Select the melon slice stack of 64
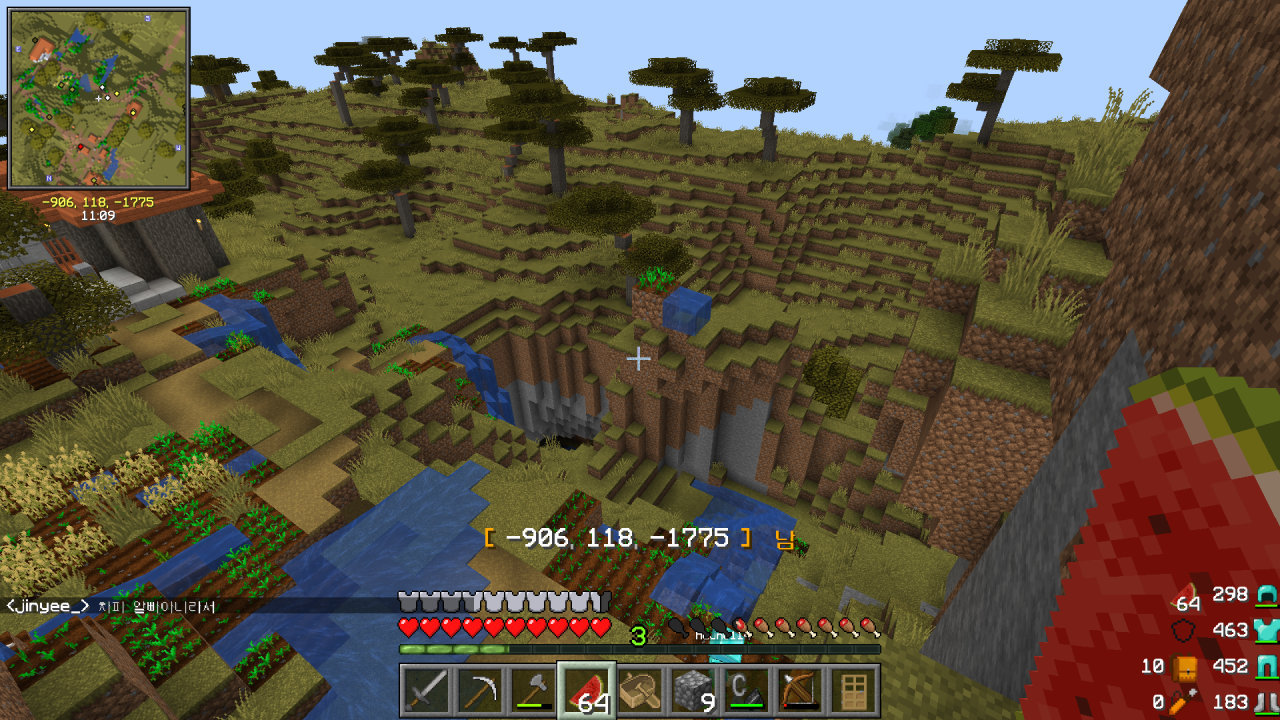Image resolution: width=1280 pixels, height=720 pixels. [587, 691]
